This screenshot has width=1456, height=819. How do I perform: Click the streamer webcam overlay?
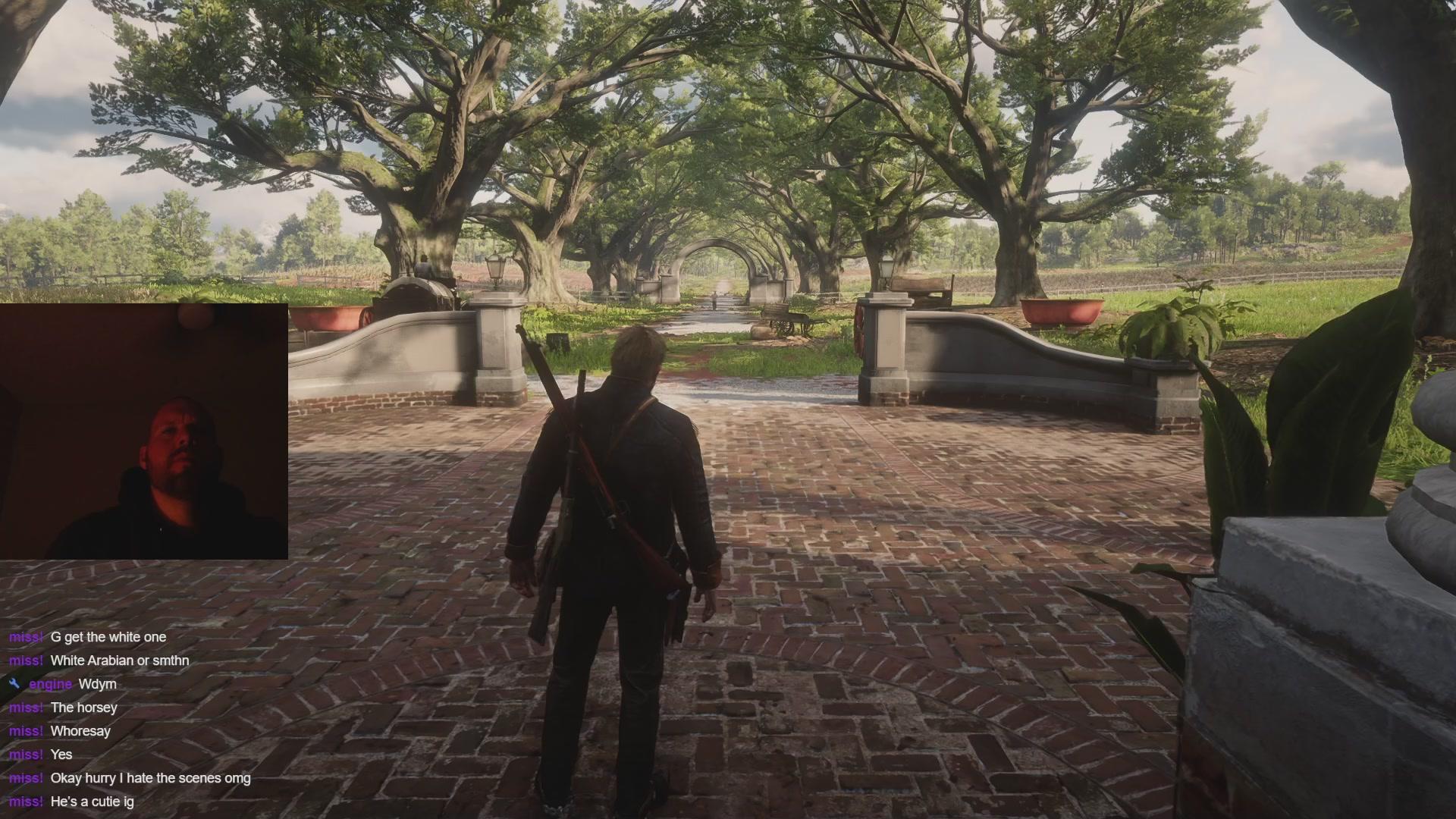[144, 431]
